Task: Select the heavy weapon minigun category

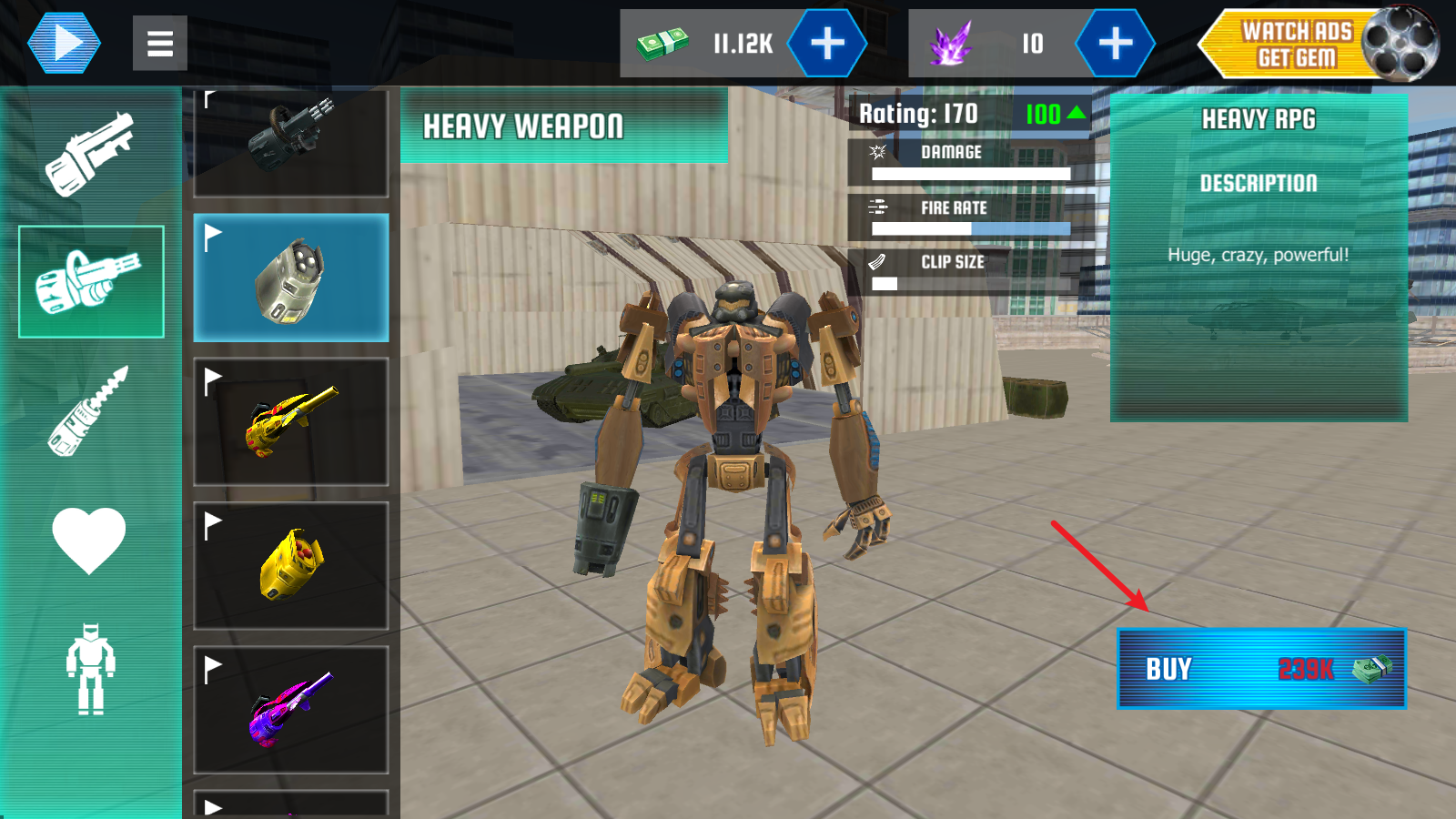Action: click(91, 282)
